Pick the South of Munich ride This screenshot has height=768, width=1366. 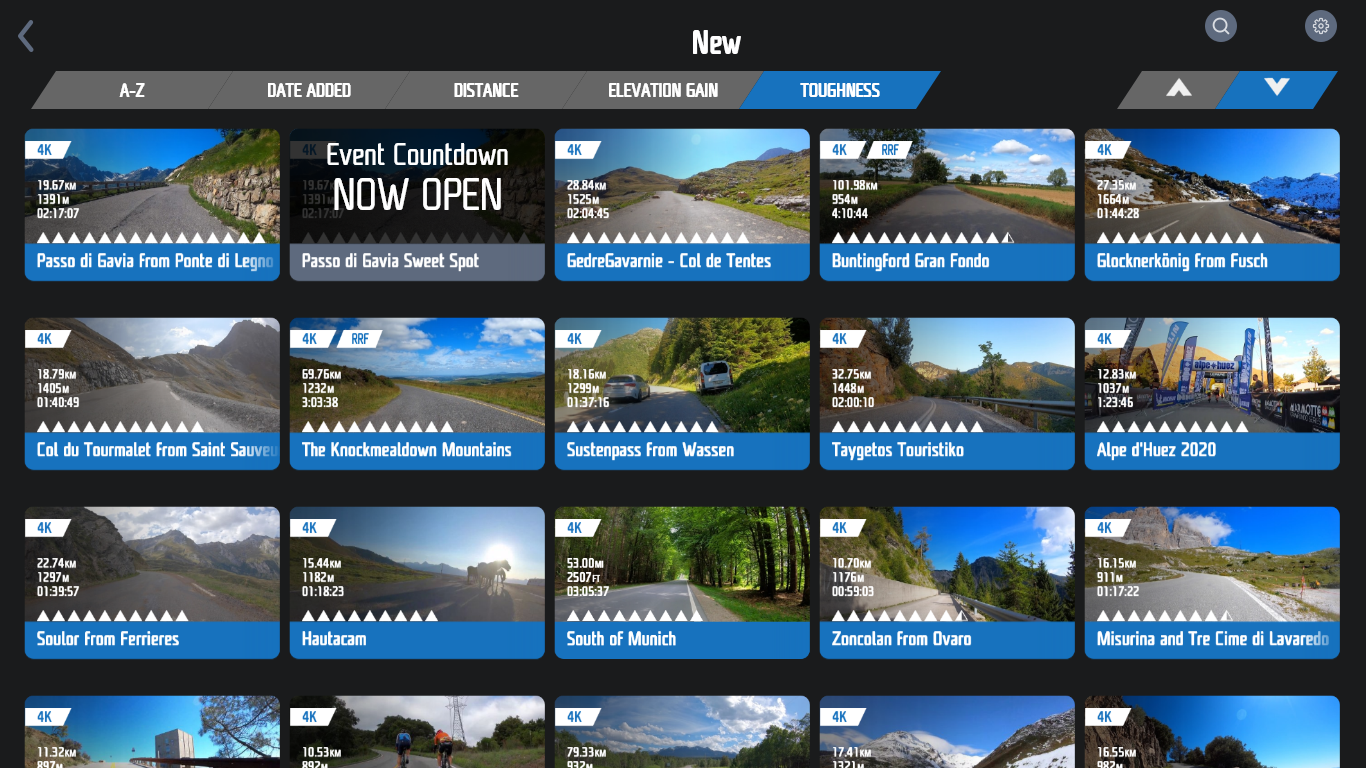tap(682, 582)
